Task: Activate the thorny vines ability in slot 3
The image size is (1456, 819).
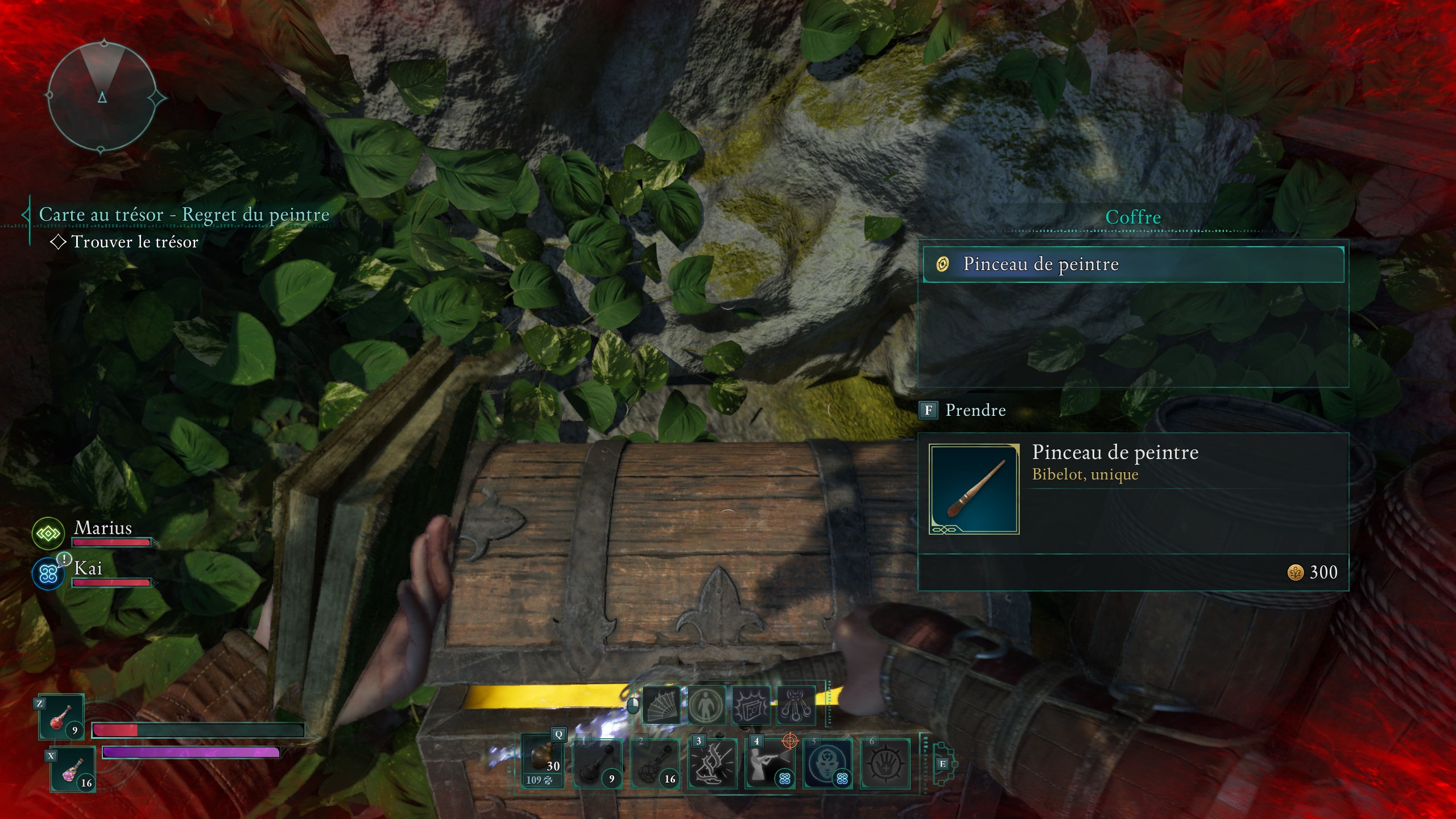Action: coord(713,763)
